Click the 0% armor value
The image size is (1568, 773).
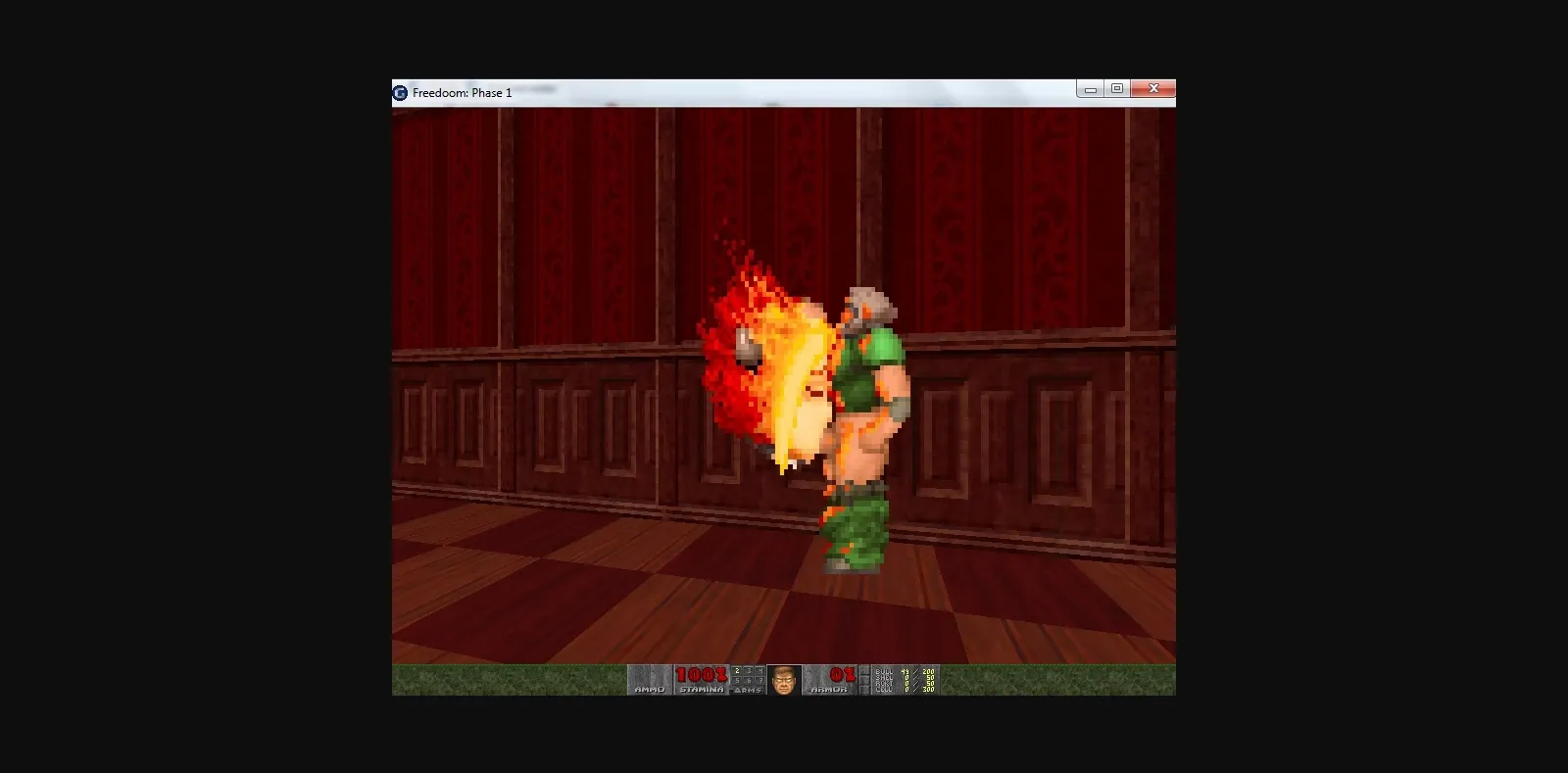point(841,673)
